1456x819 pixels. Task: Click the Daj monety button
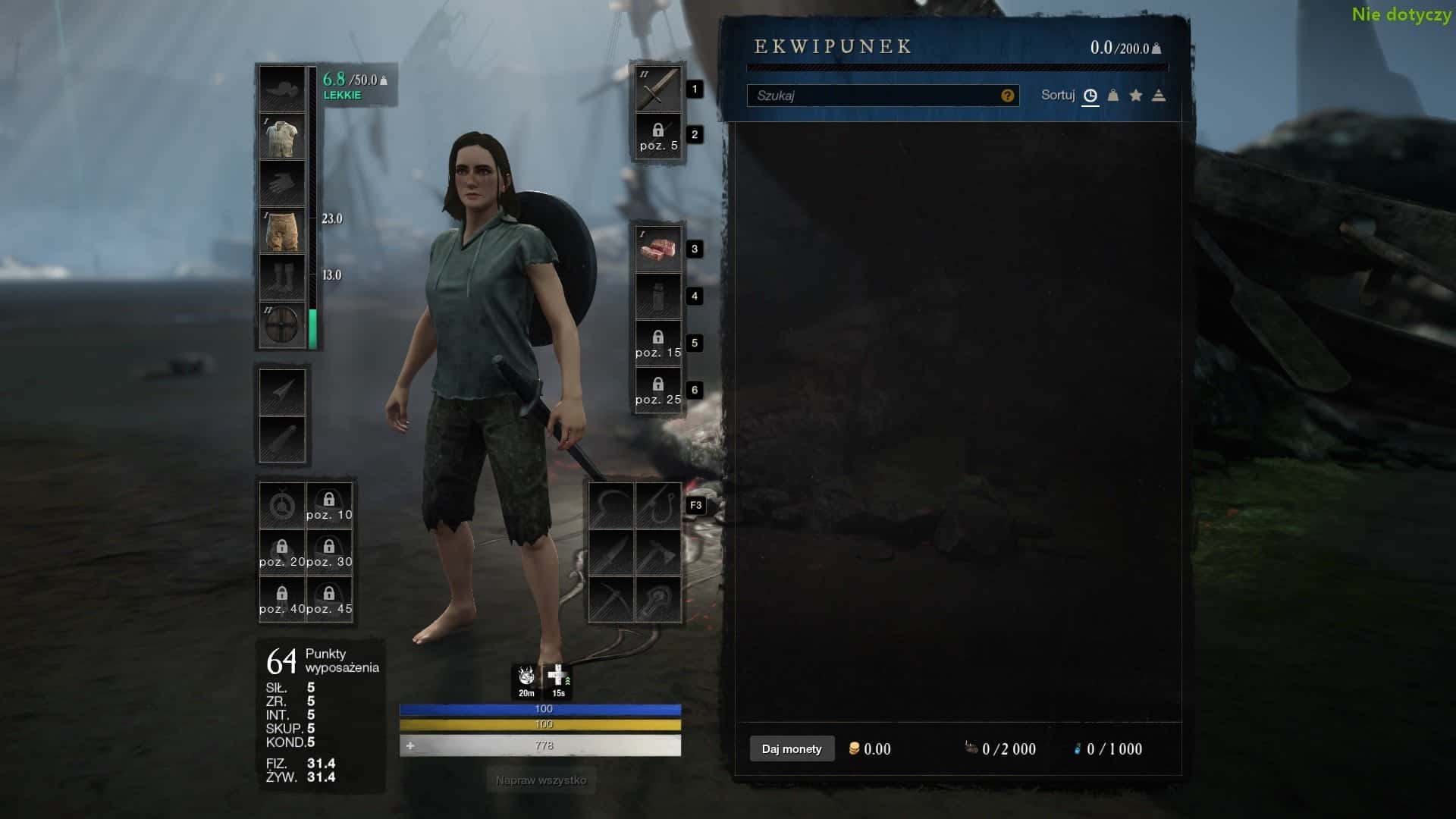tap(792, 748)
